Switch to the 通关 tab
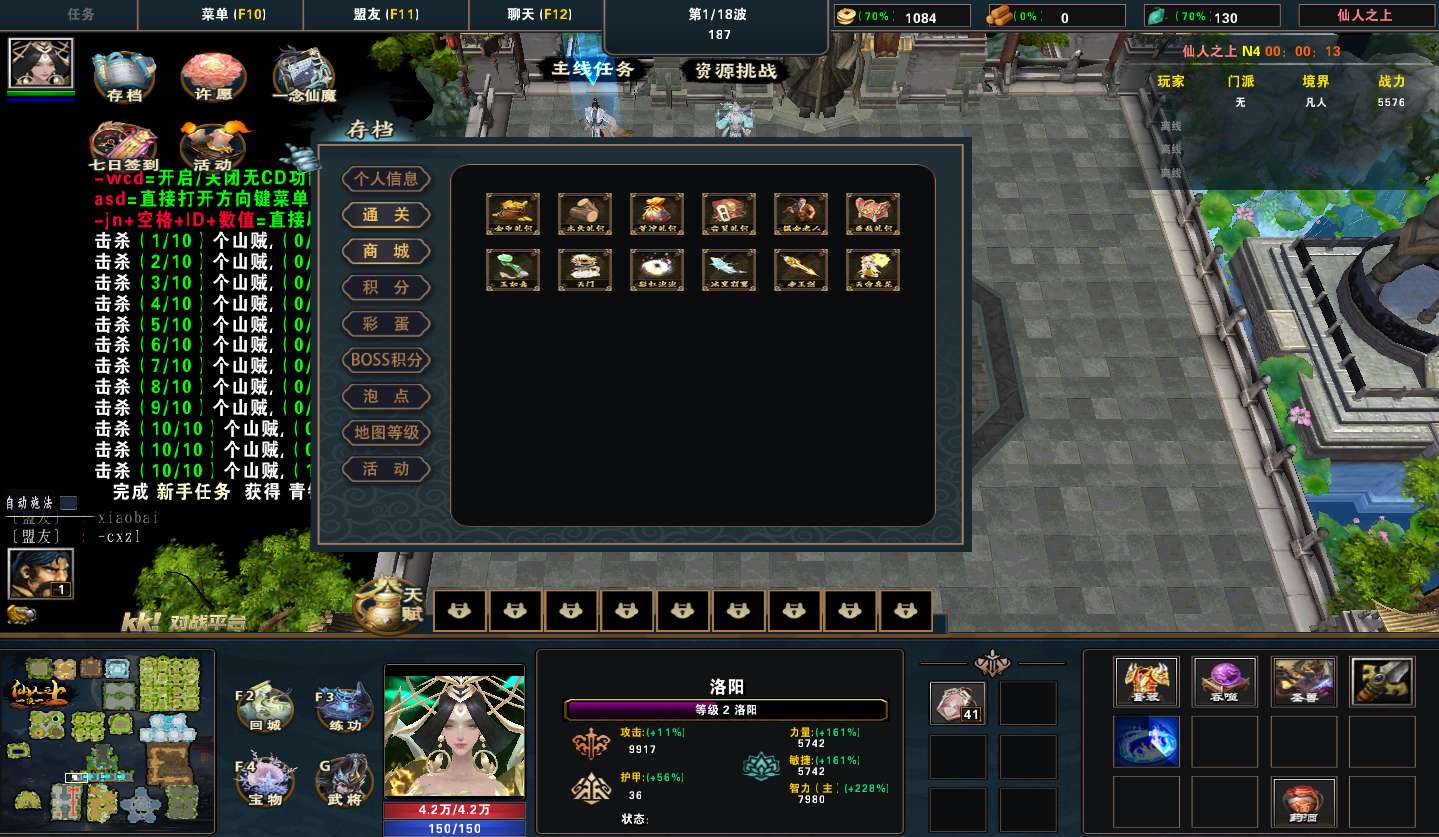Image resolution: width=1439 pixels, height=837 pixels. click(x=387, y=215)
